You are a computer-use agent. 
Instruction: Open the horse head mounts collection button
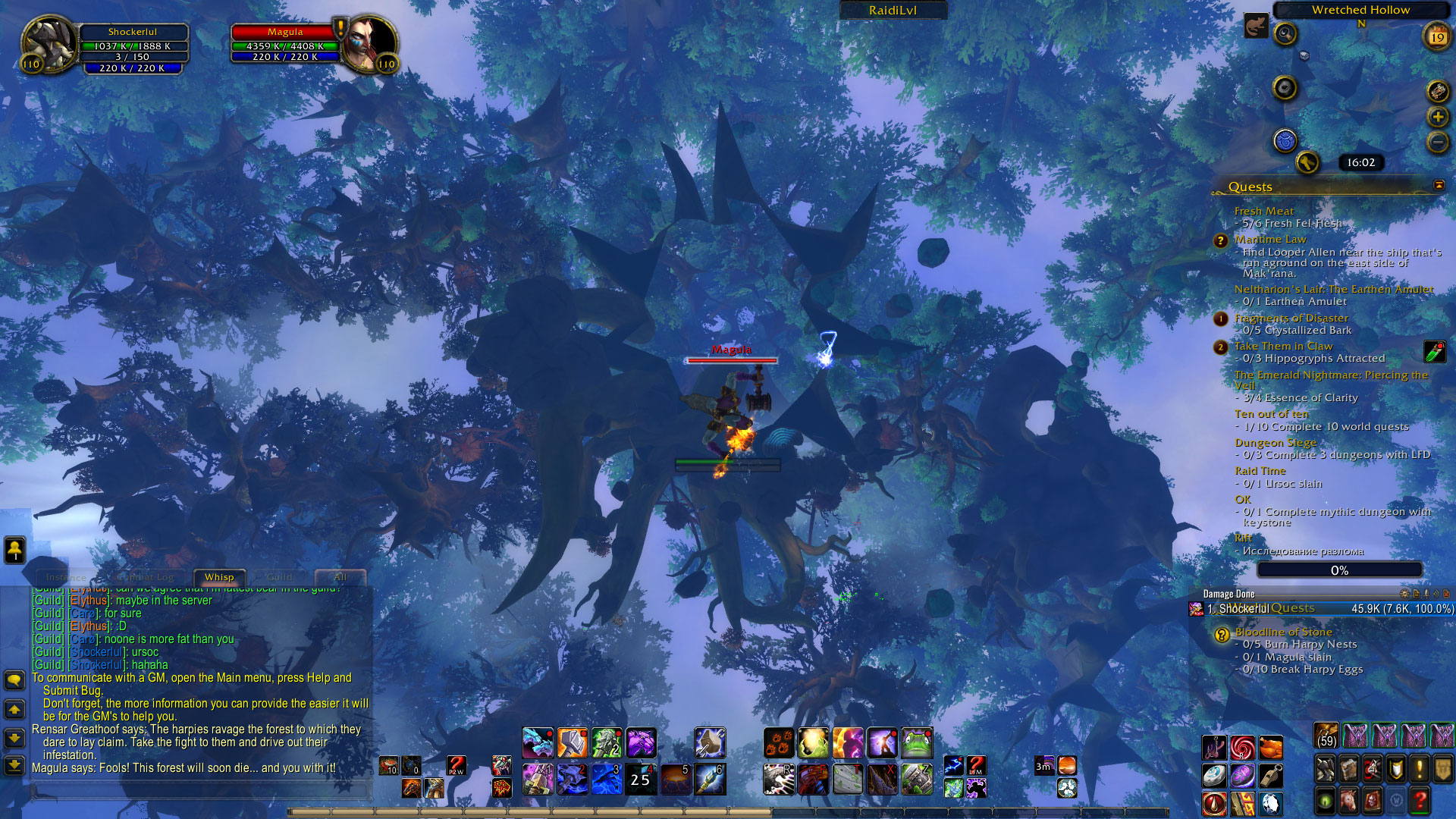(1348, 800)
